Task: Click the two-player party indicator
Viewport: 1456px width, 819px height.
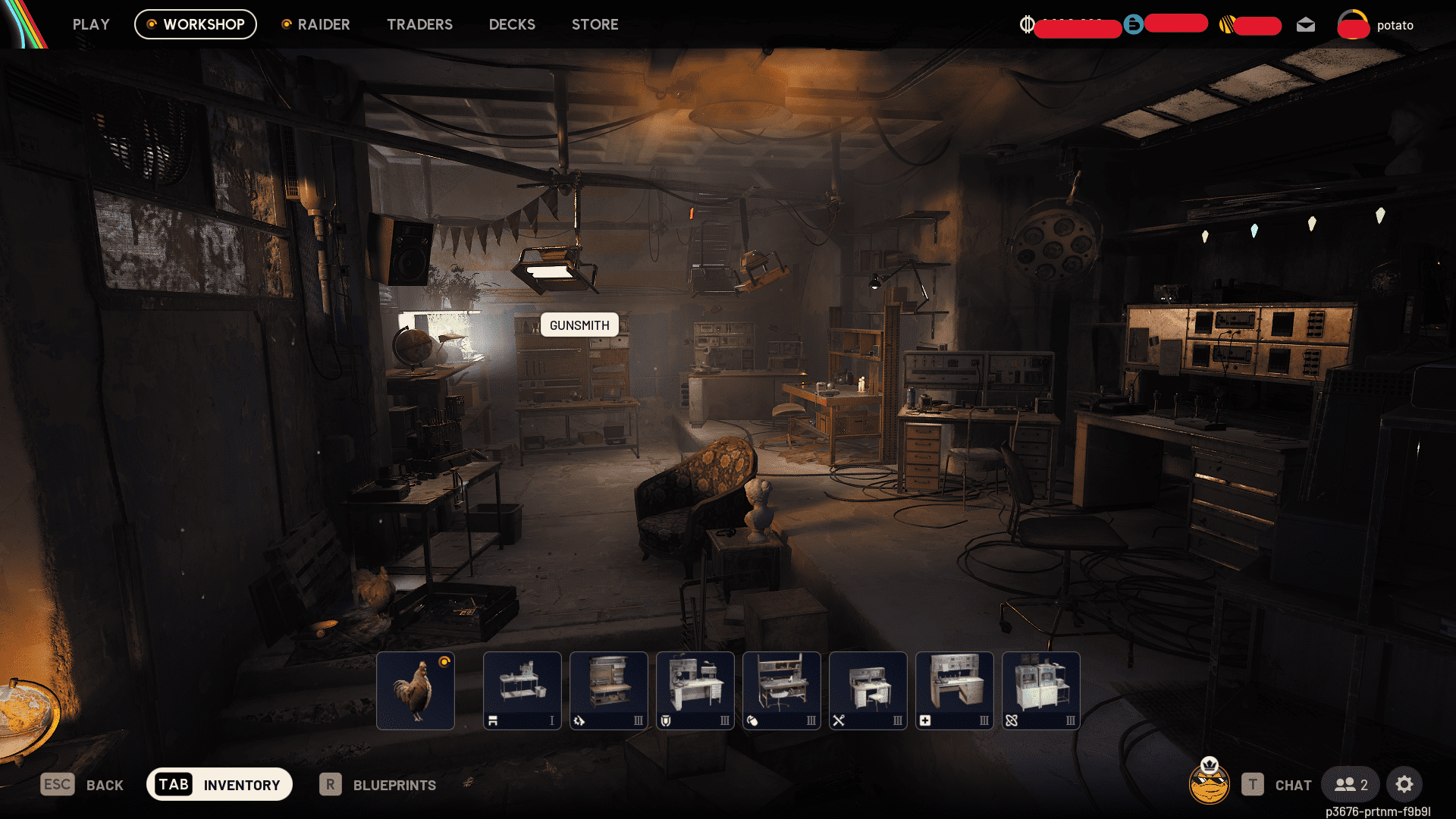Action: [x=1351, y=785]
